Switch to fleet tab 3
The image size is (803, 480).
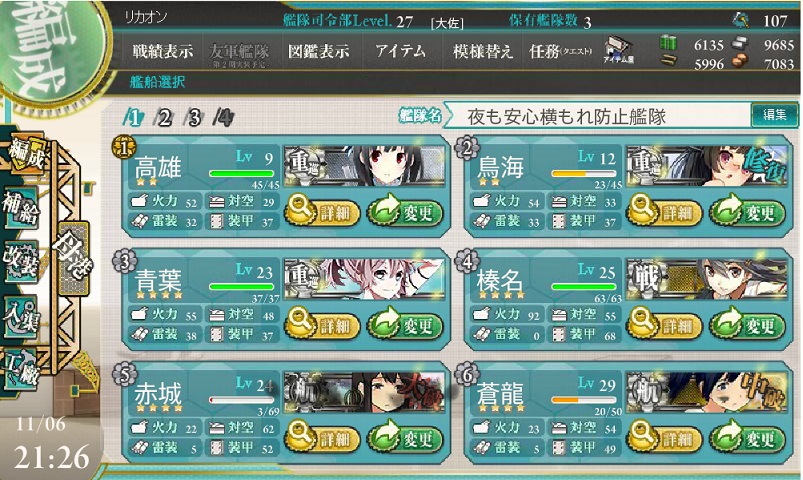195,118
